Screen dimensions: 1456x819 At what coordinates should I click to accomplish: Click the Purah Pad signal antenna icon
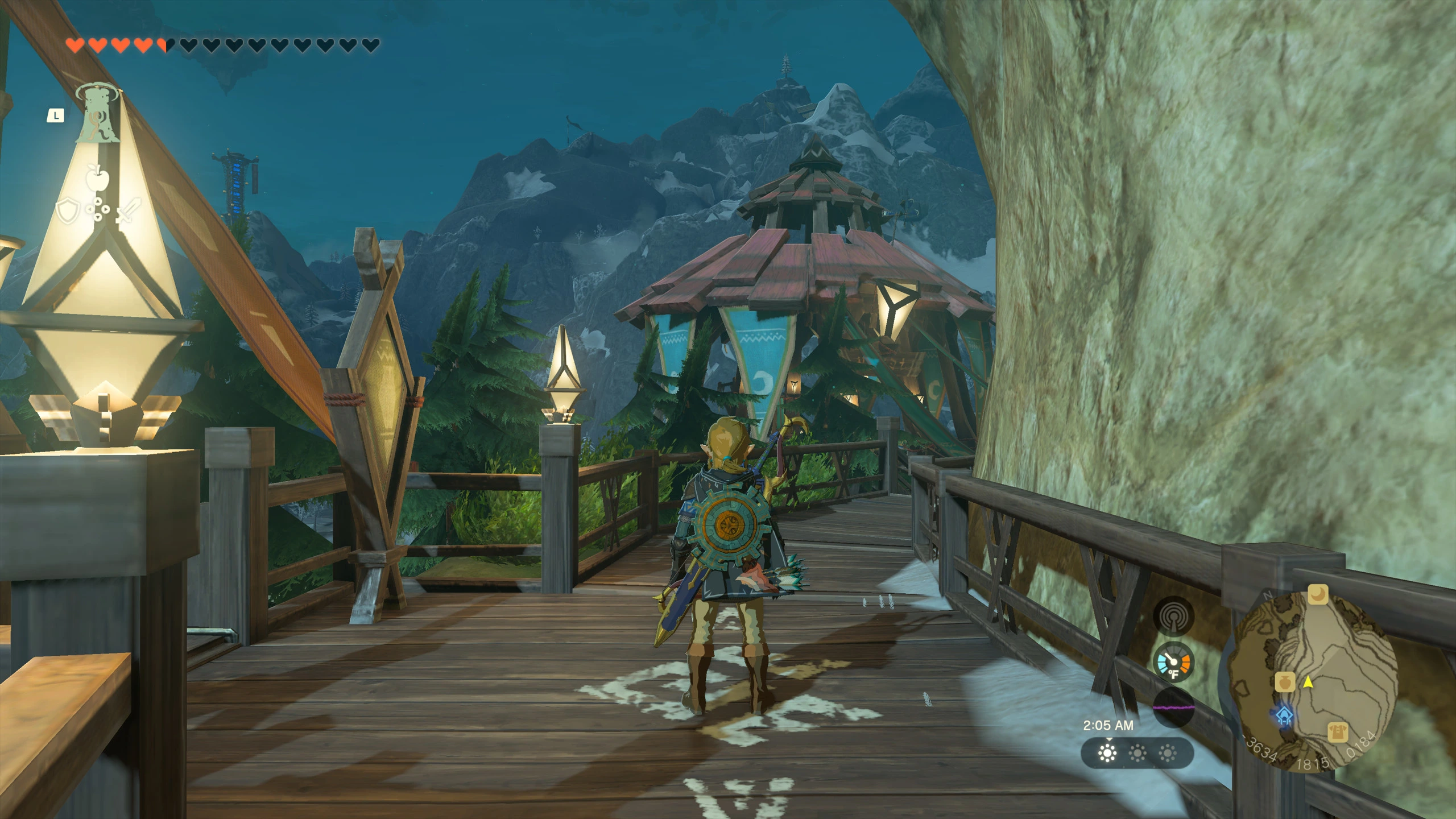click(x=1173, y=617)
